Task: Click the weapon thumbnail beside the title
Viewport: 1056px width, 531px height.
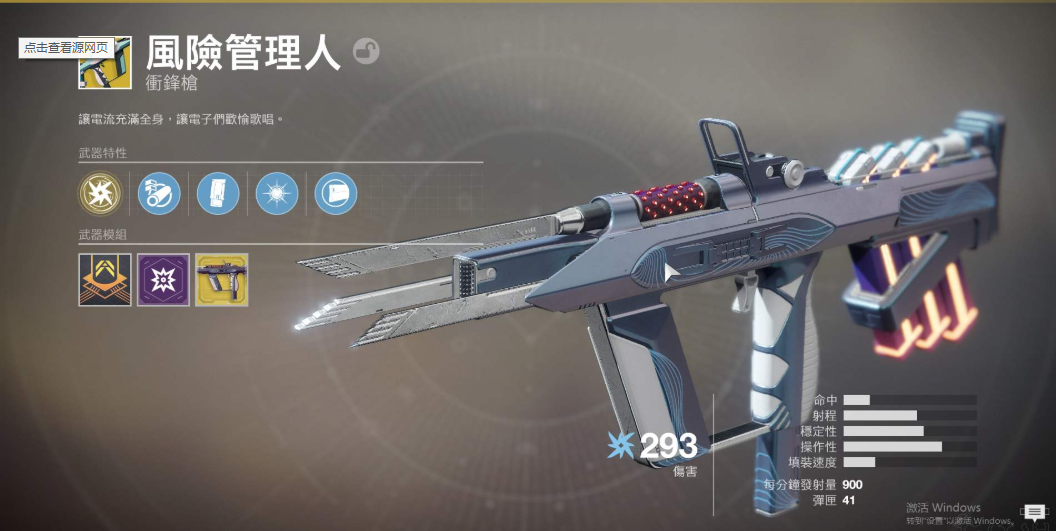Action: pos(106,63)
